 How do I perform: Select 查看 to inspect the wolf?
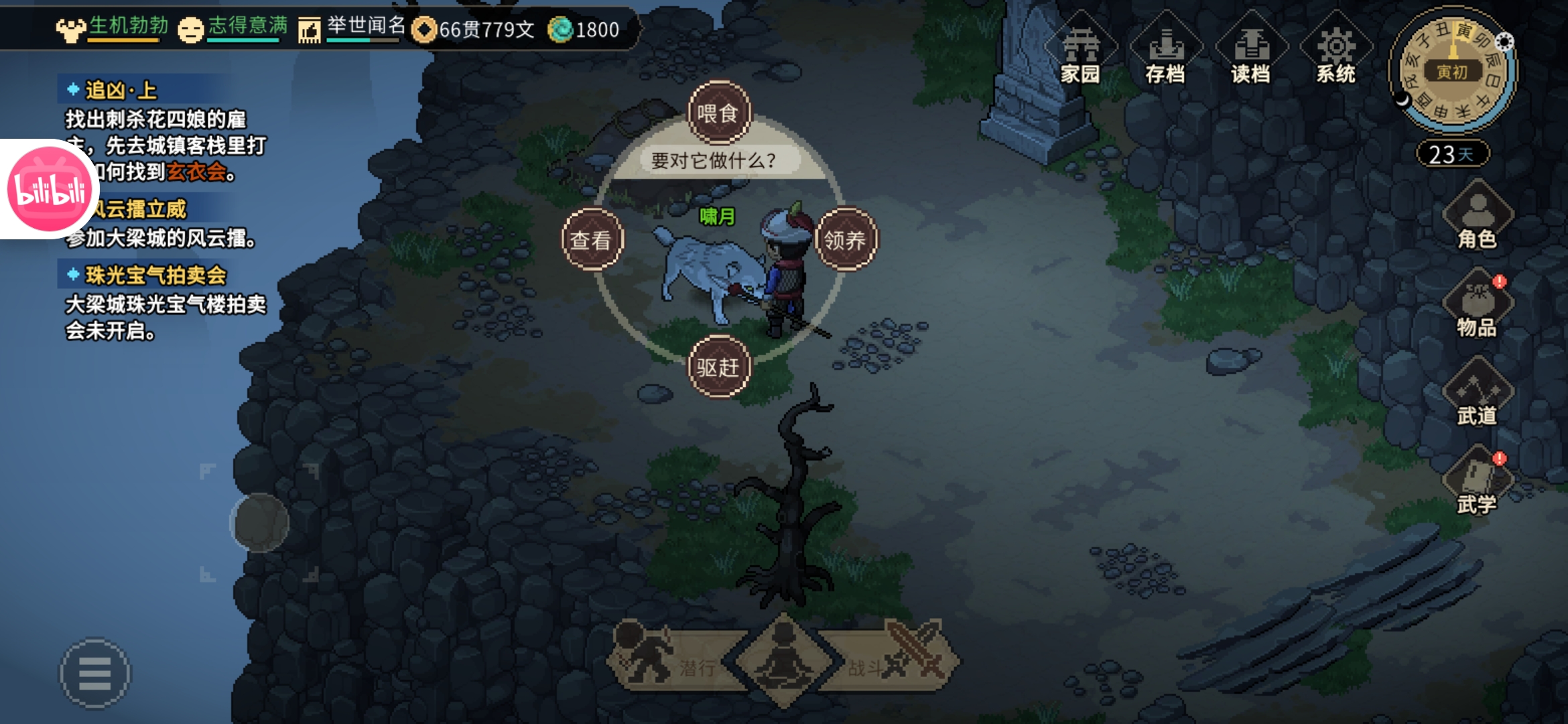pyautogui.click(x=592, y=240)
